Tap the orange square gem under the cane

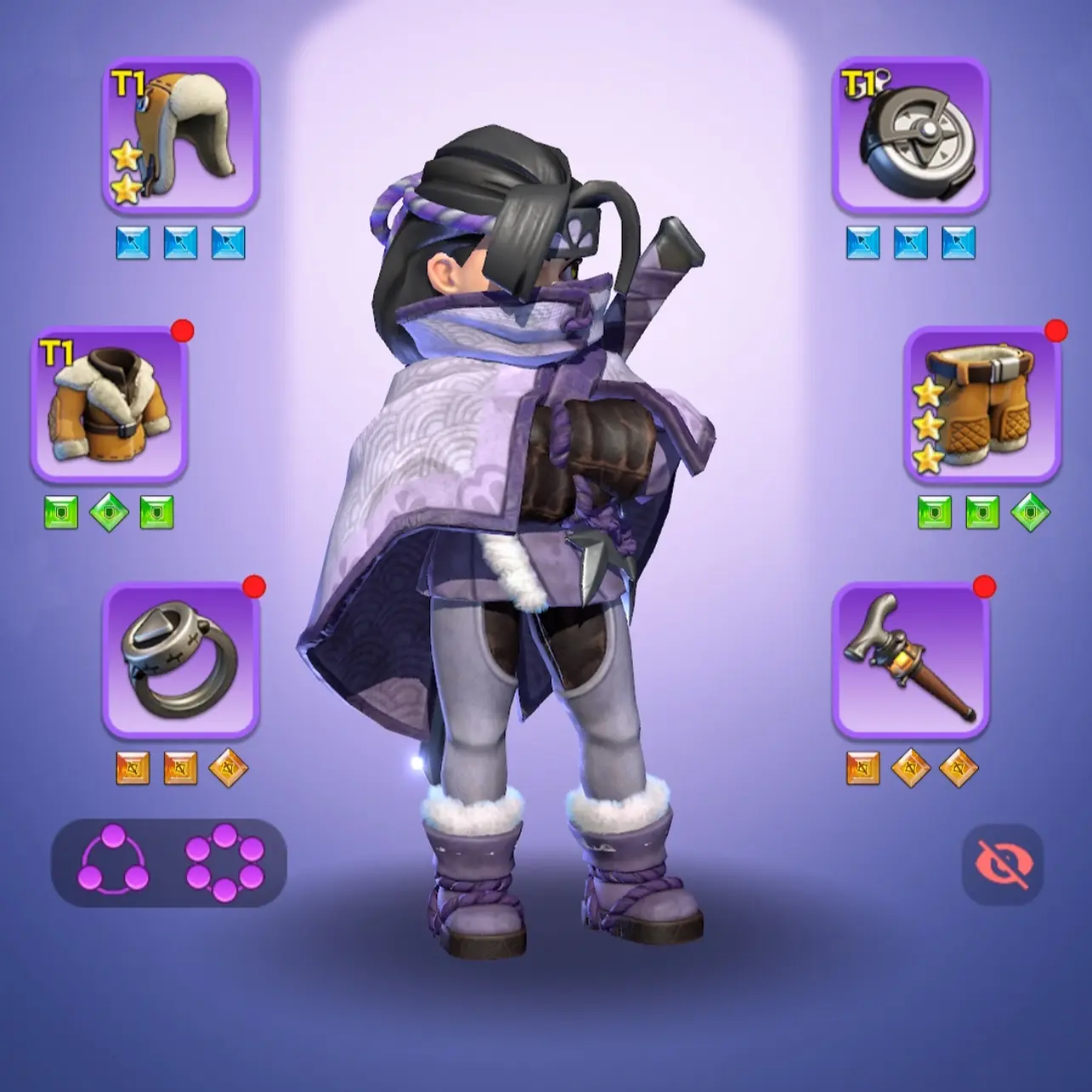(x=862, y=768)
